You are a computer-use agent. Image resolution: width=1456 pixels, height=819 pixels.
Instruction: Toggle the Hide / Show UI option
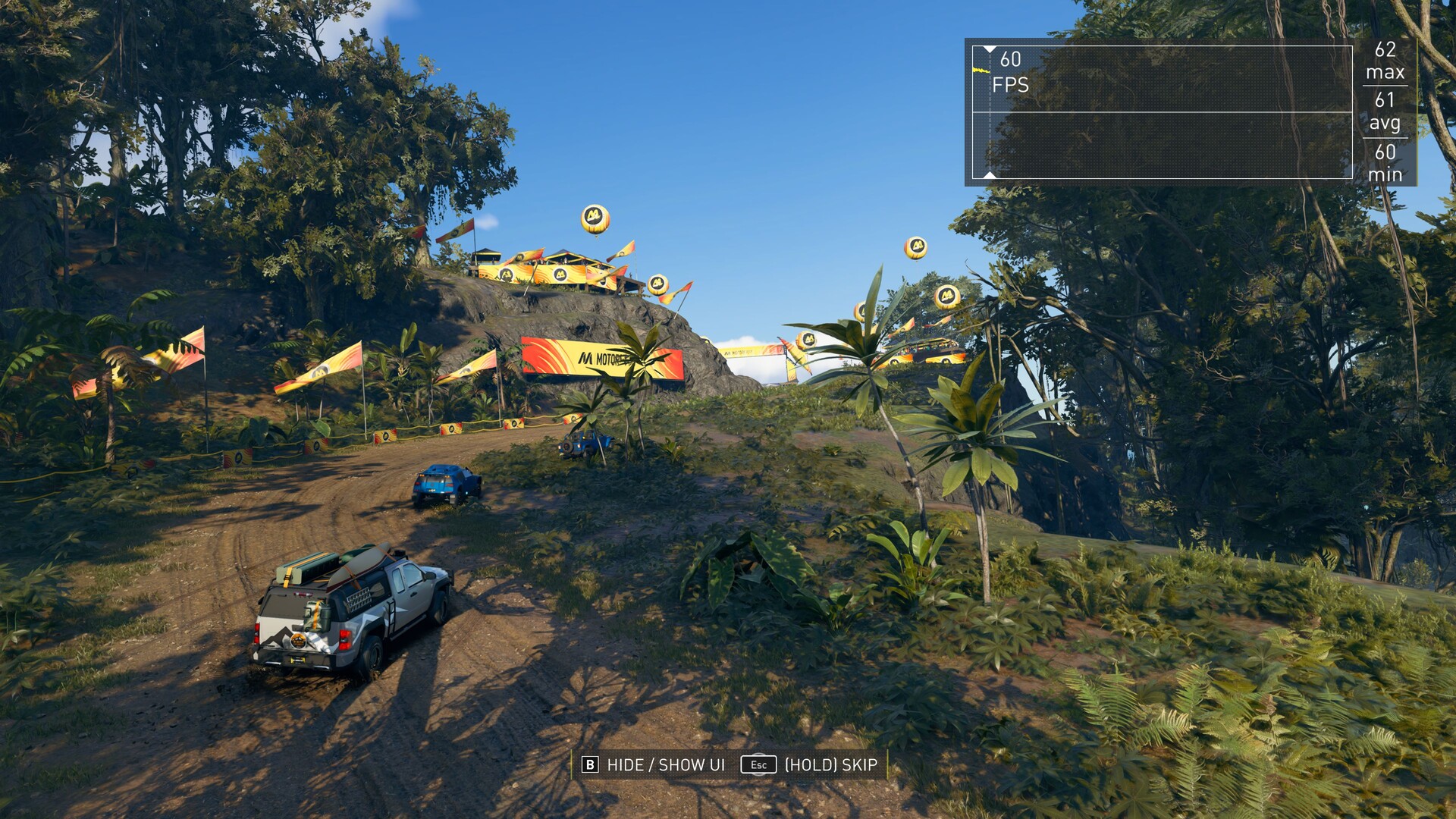tap(653, 764)
